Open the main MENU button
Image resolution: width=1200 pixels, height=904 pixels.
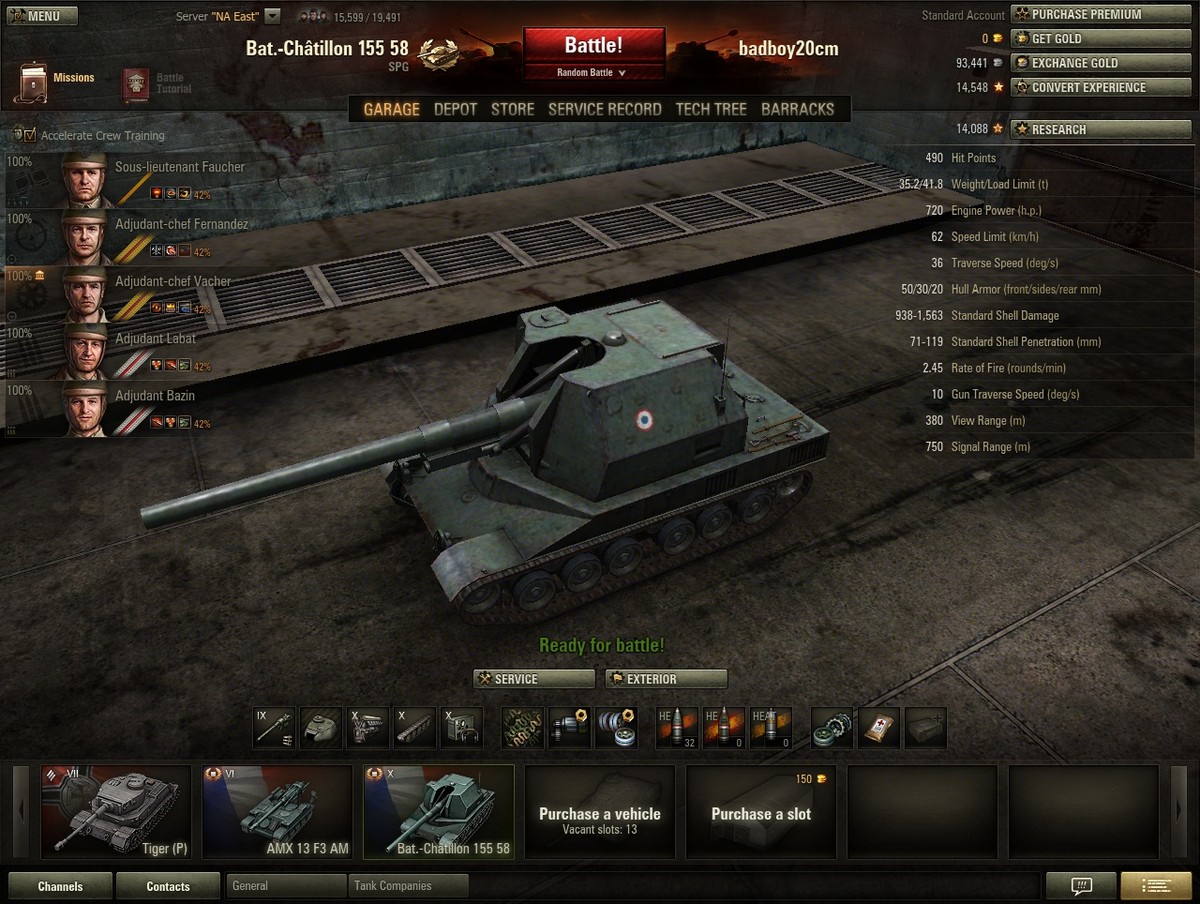[x=34, y=16]
